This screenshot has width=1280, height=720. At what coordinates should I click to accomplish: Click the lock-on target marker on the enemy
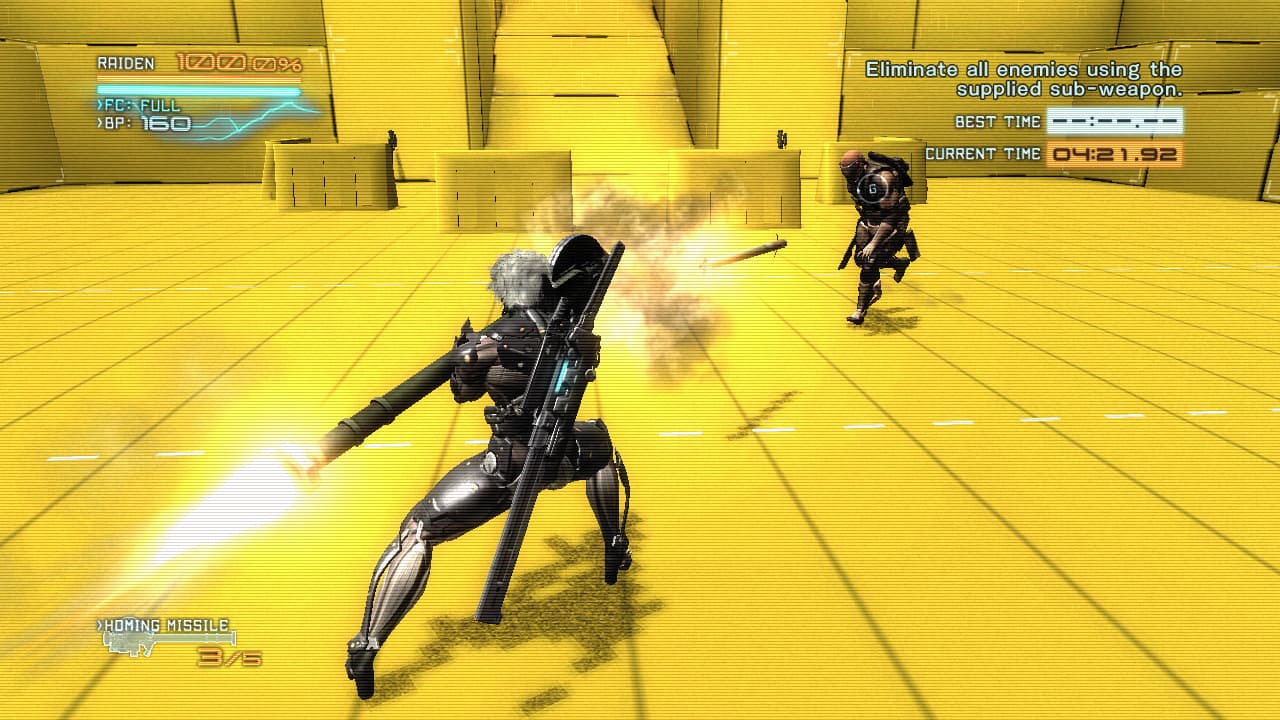pyautogui.click(x=872, y=188)
